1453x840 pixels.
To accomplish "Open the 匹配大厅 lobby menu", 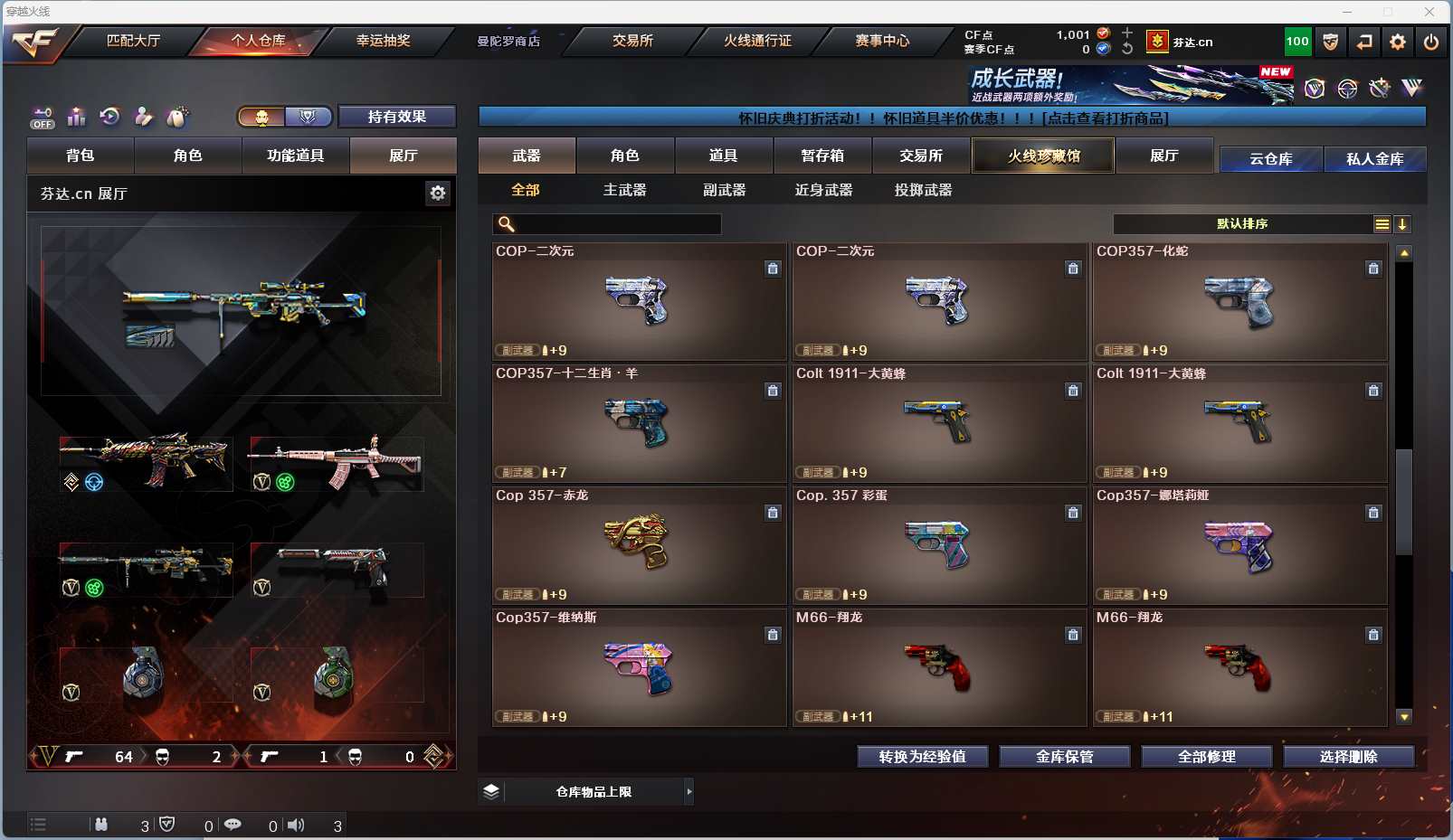I will coord(133,41).
